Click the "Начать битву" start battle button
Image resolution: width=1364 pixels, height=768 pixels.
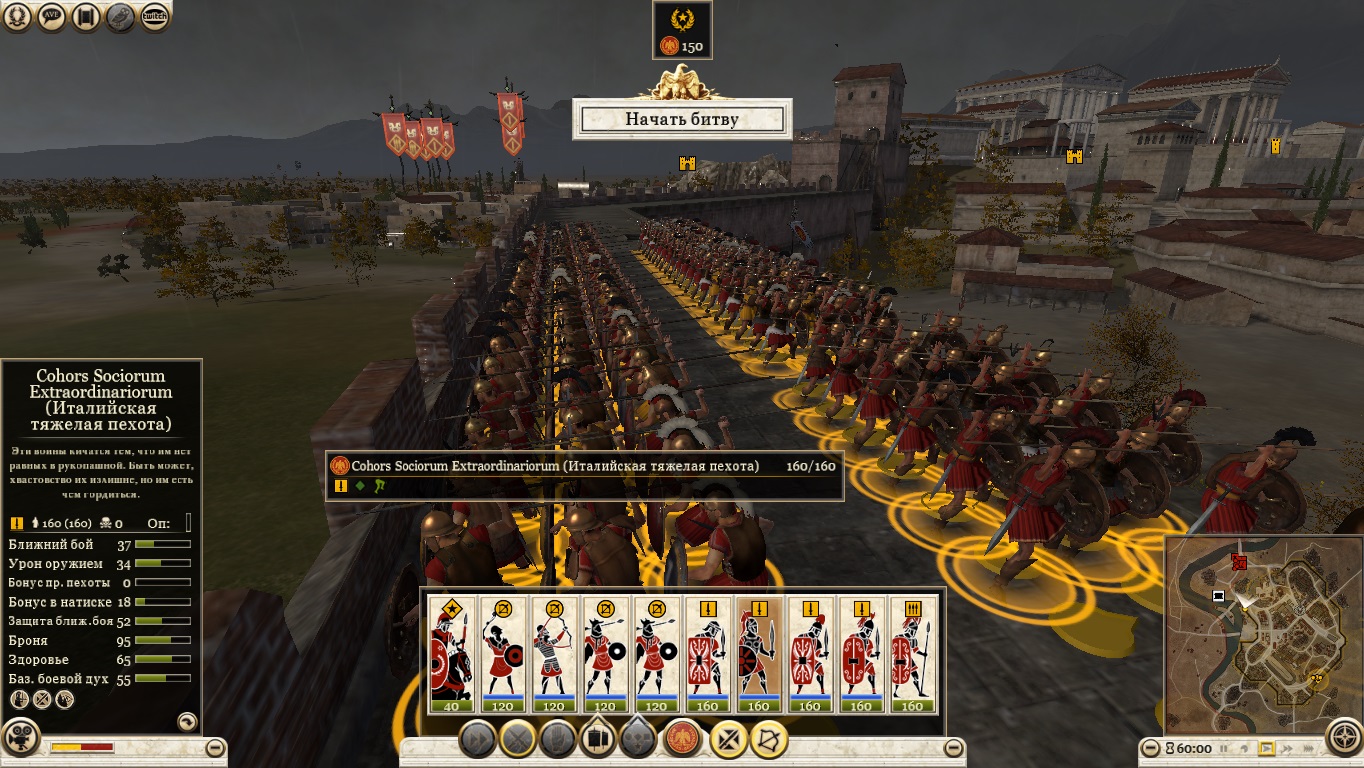click(x=682, y=119)
